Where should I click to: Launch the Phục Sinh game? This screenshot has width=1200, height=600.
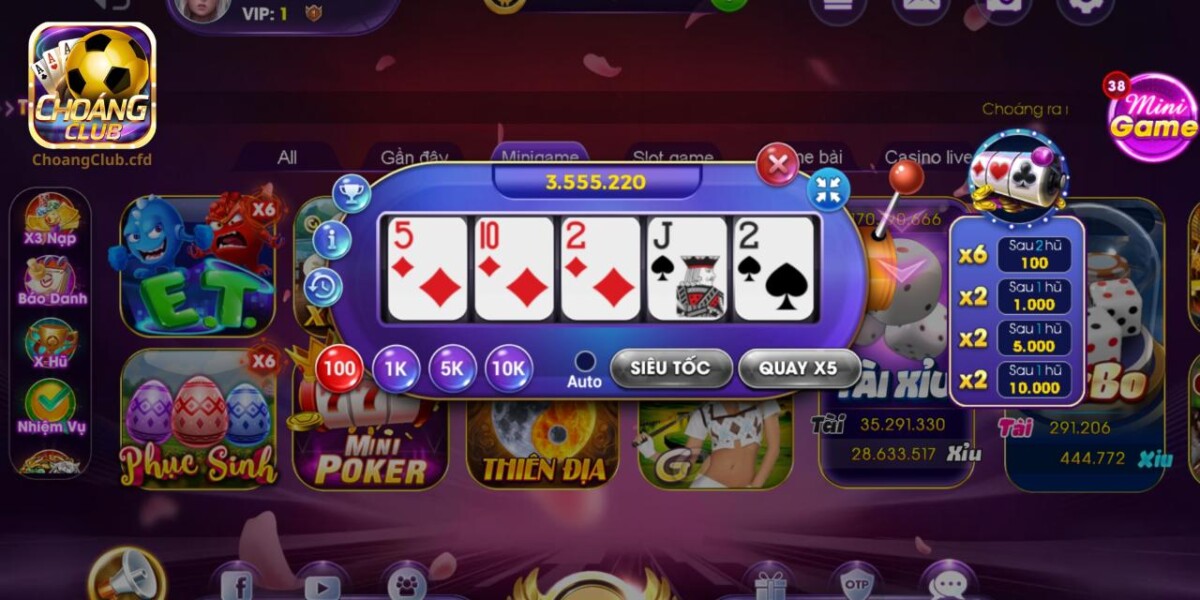(199, 422)
